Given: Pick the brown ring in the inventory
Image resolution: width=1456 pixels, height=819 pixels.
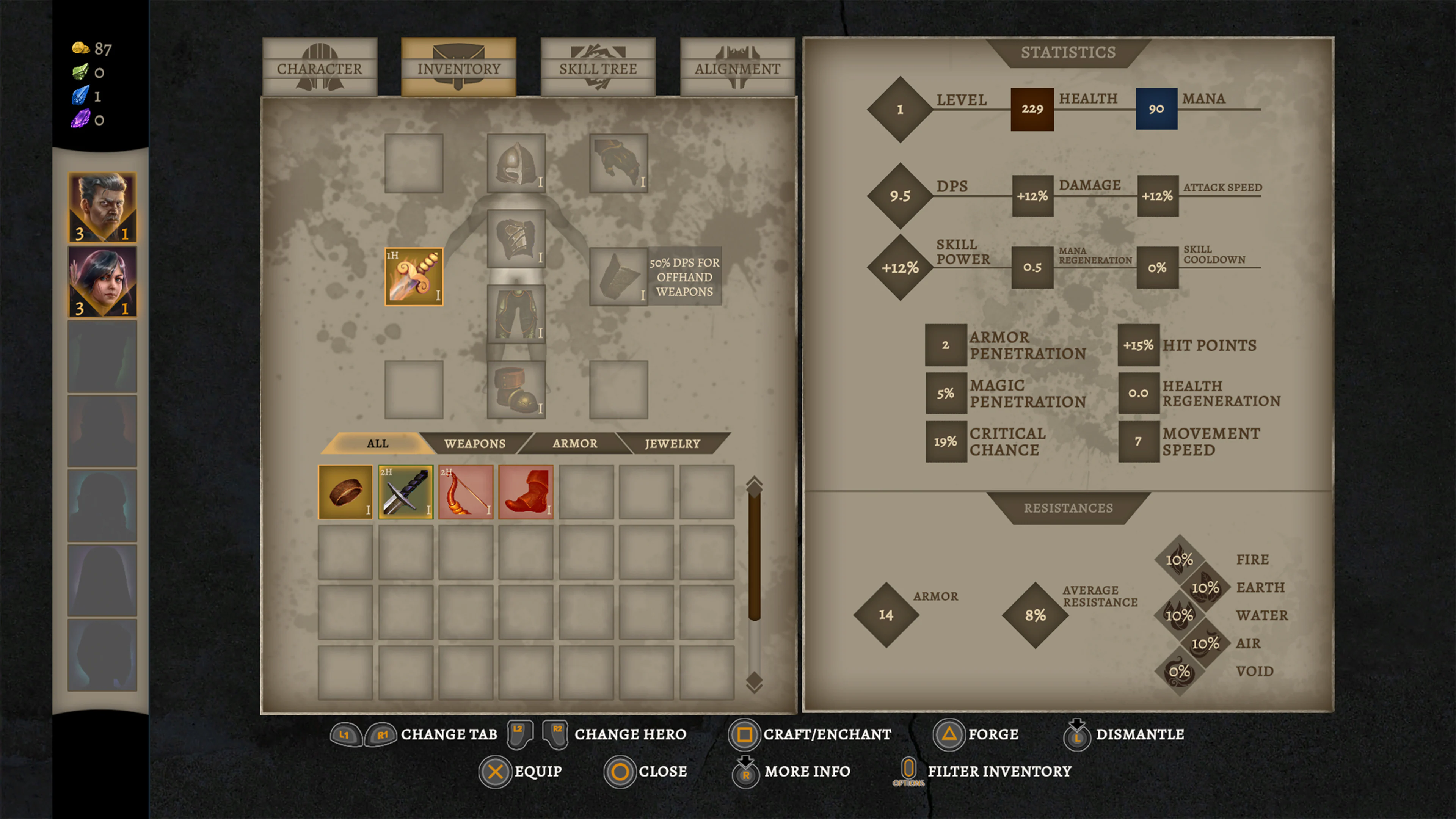Looking at the screenshot, I should click(x=345, y=492).
